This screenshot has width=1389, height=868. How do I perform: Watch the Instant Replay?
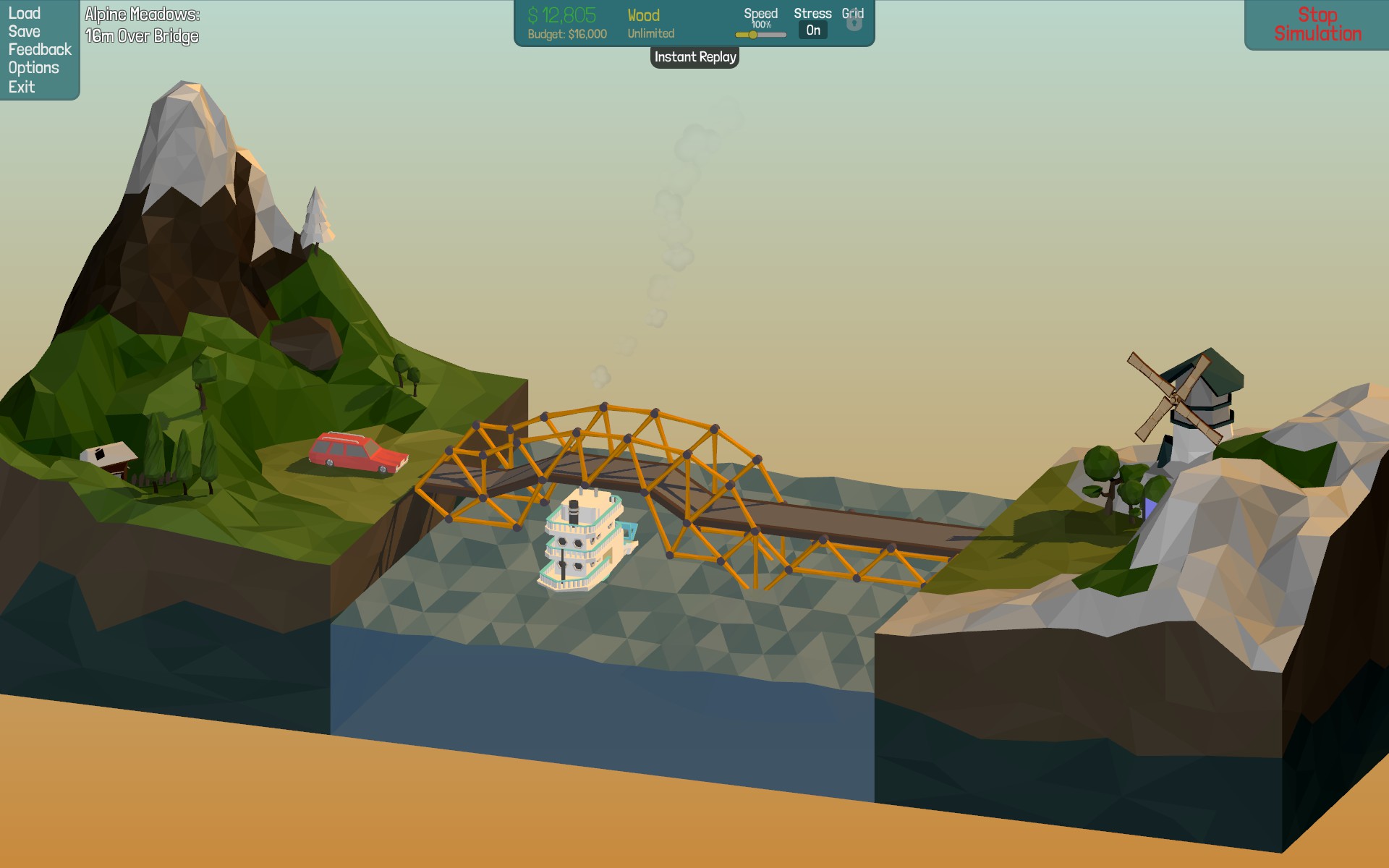[694, 57]
